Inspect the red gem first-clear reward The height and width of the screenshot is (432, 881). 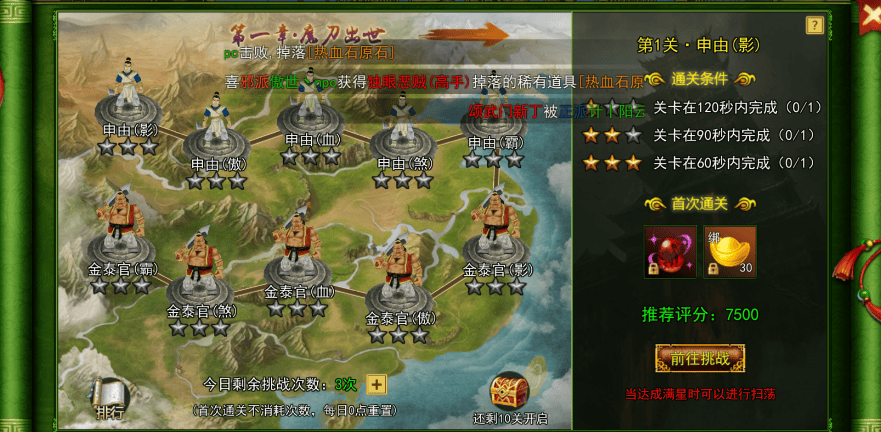[670, 252]
